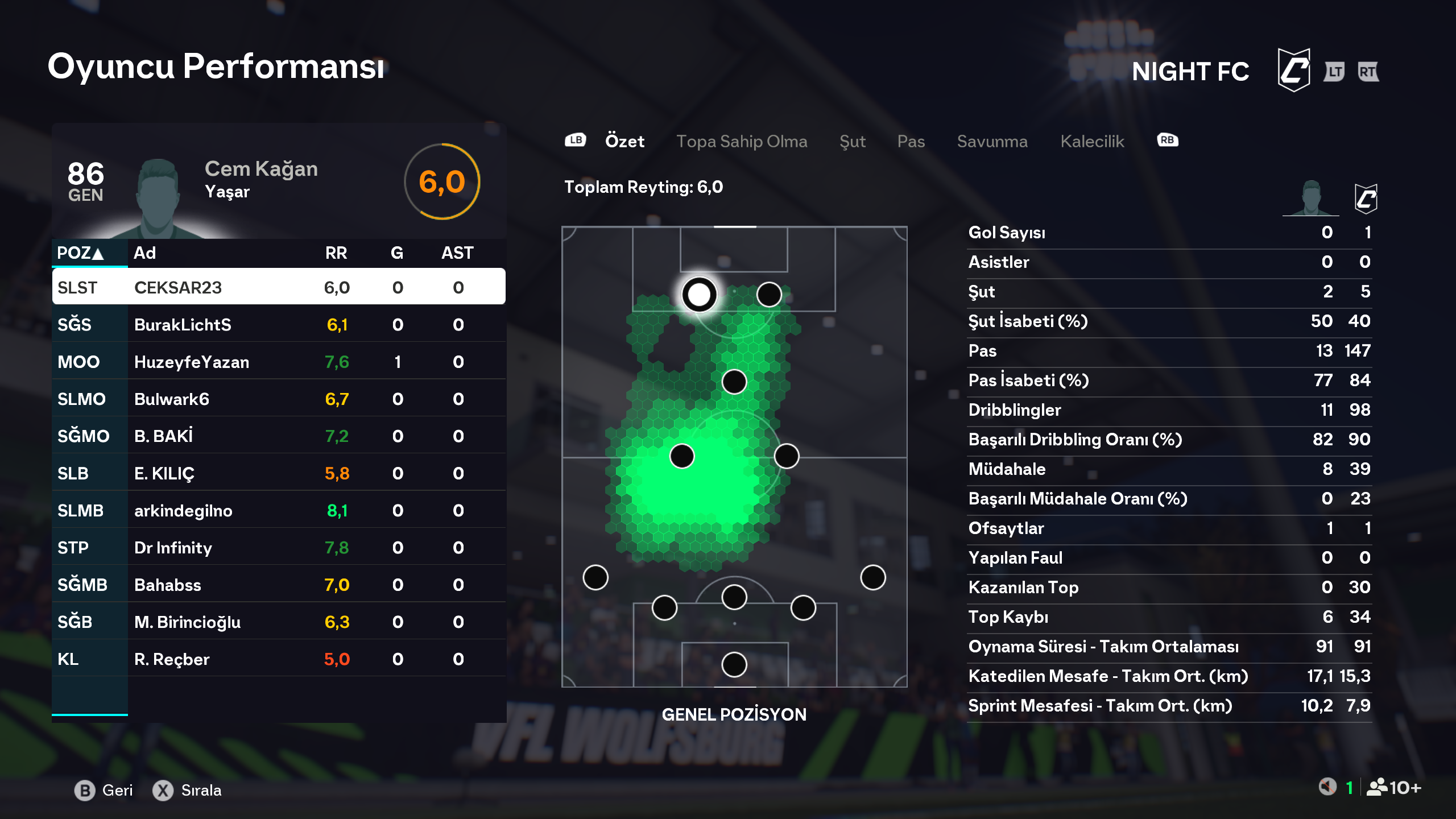Click the Sırala sort option

[187, 790]
